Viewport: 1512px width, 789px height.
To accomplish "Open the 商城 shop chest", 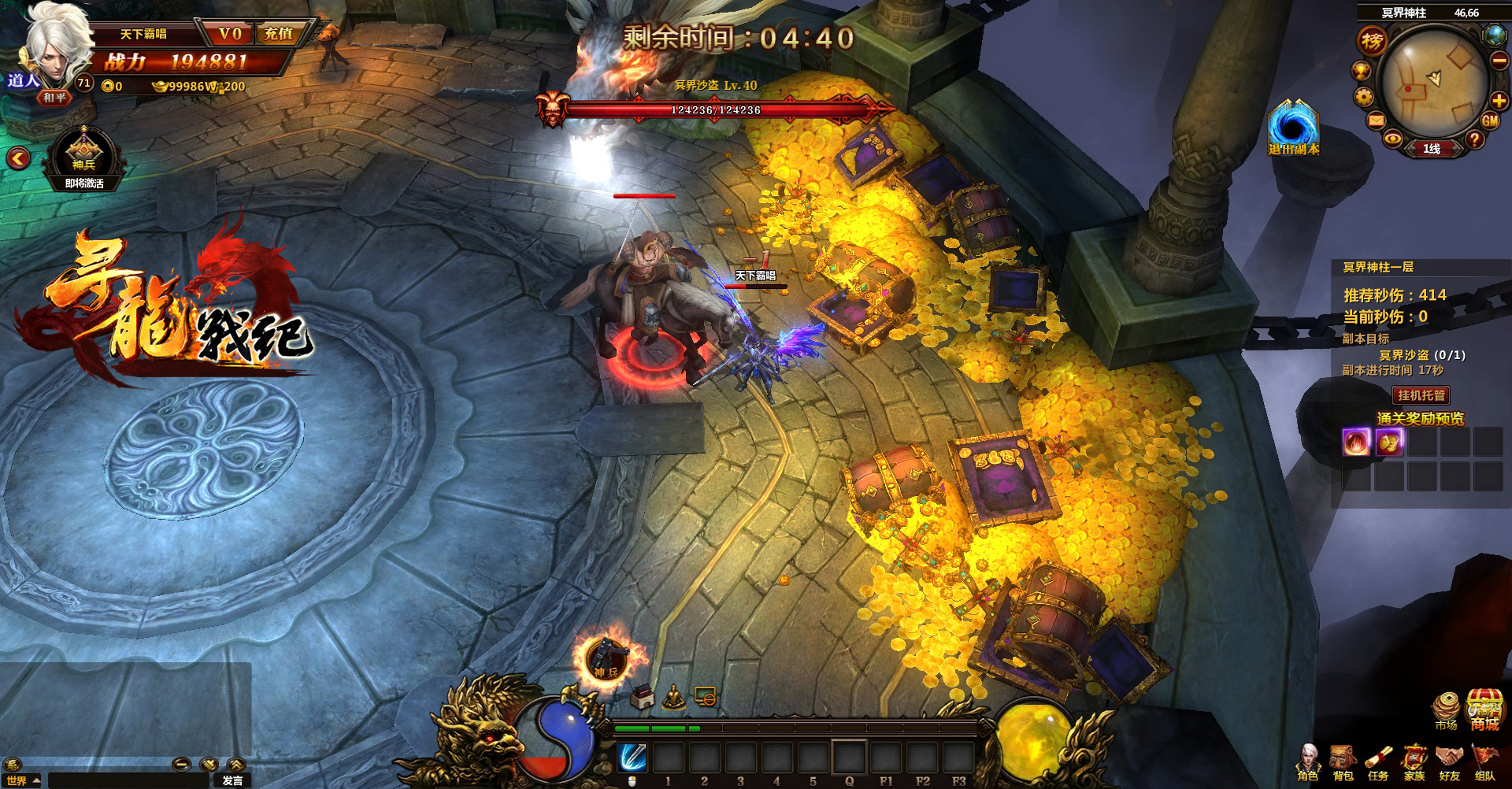I will pos(1484,710).
